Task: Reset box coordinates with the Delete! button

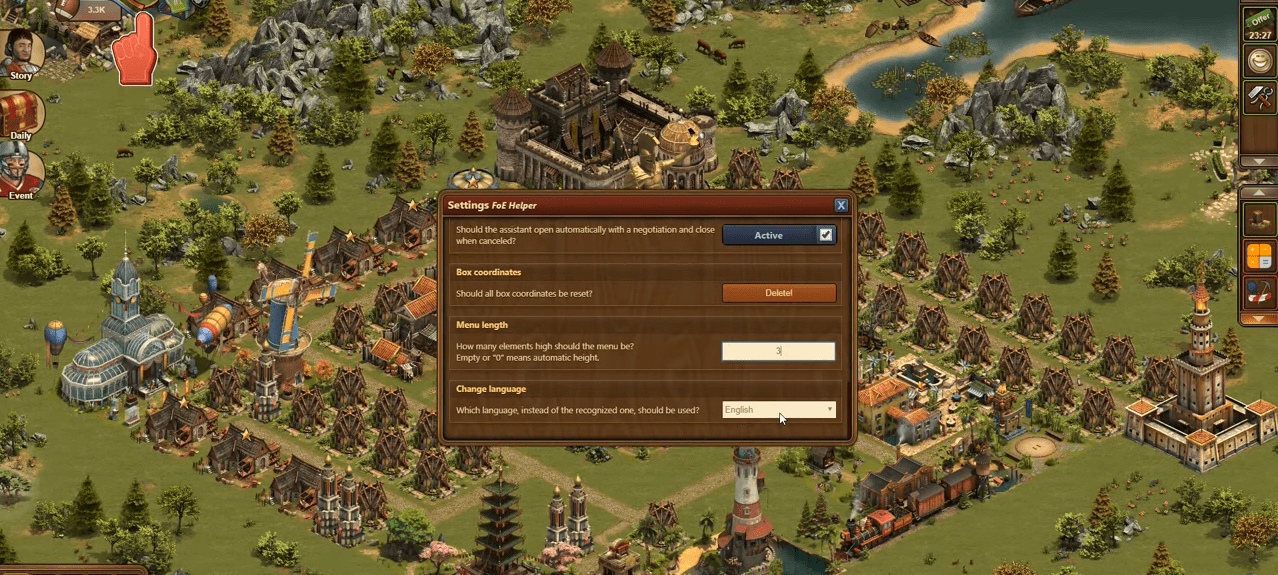Action: click(779, 293)
